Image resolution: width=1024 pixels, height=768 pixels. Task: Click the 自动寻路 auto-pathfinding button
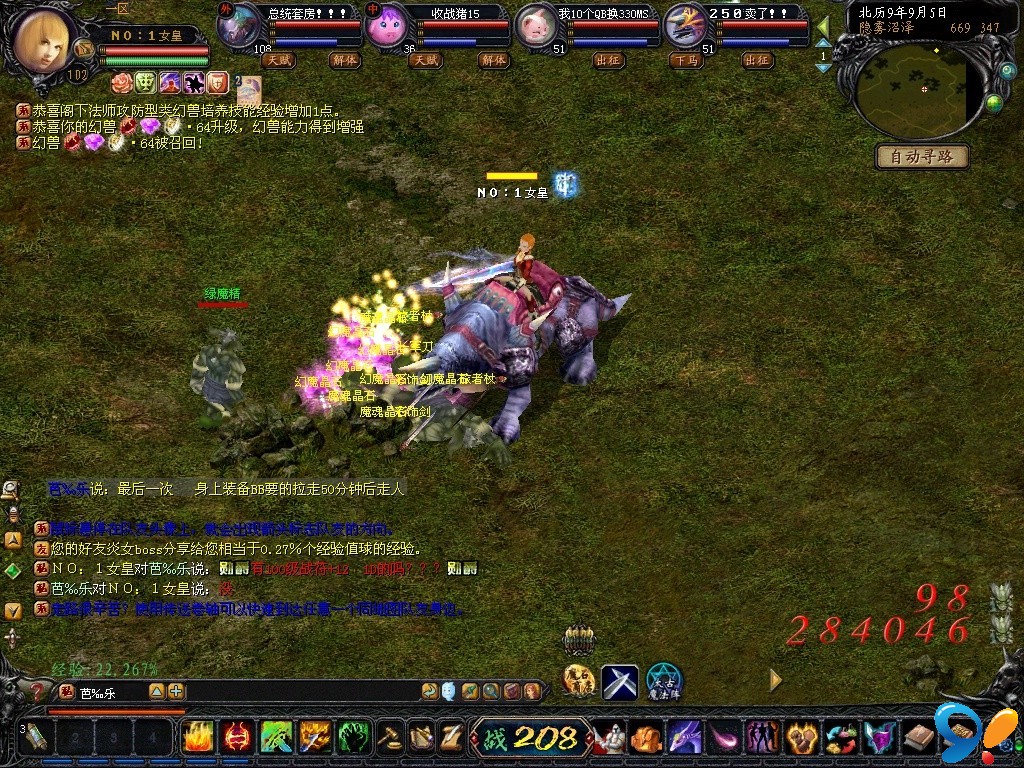click(922, 157)
